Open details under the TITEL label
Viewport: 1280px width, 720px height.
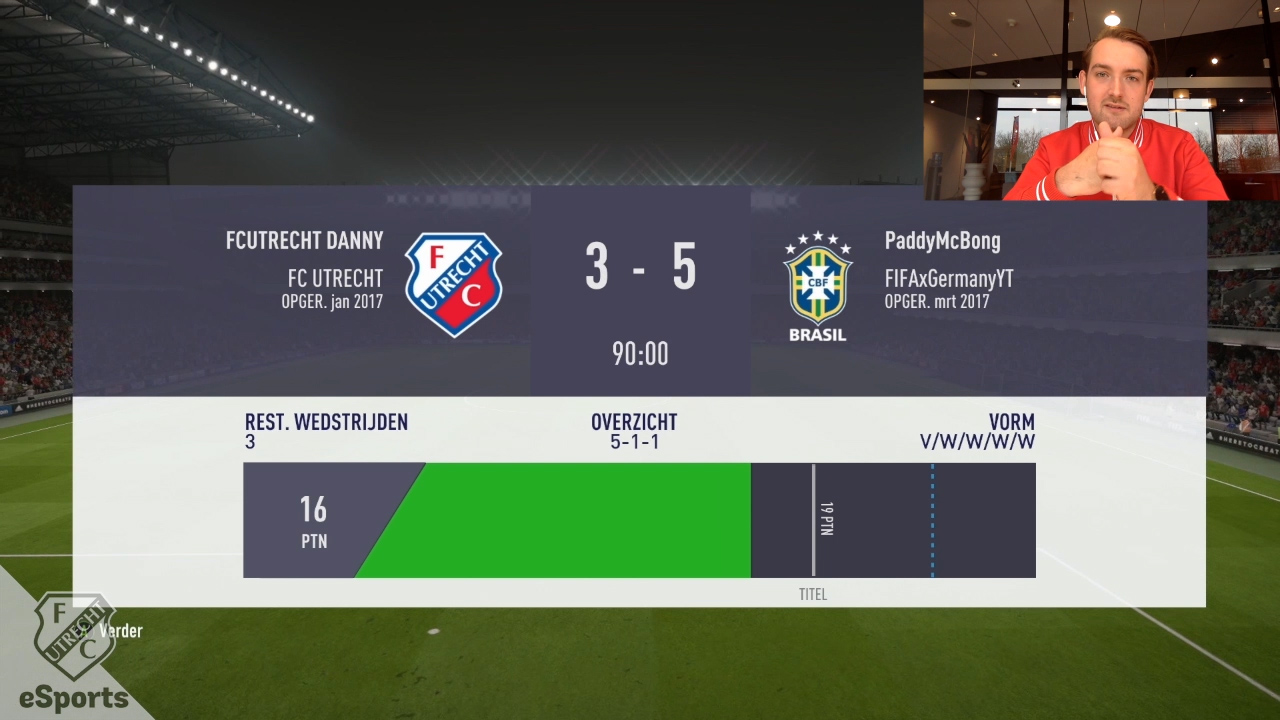coord(813,593)
